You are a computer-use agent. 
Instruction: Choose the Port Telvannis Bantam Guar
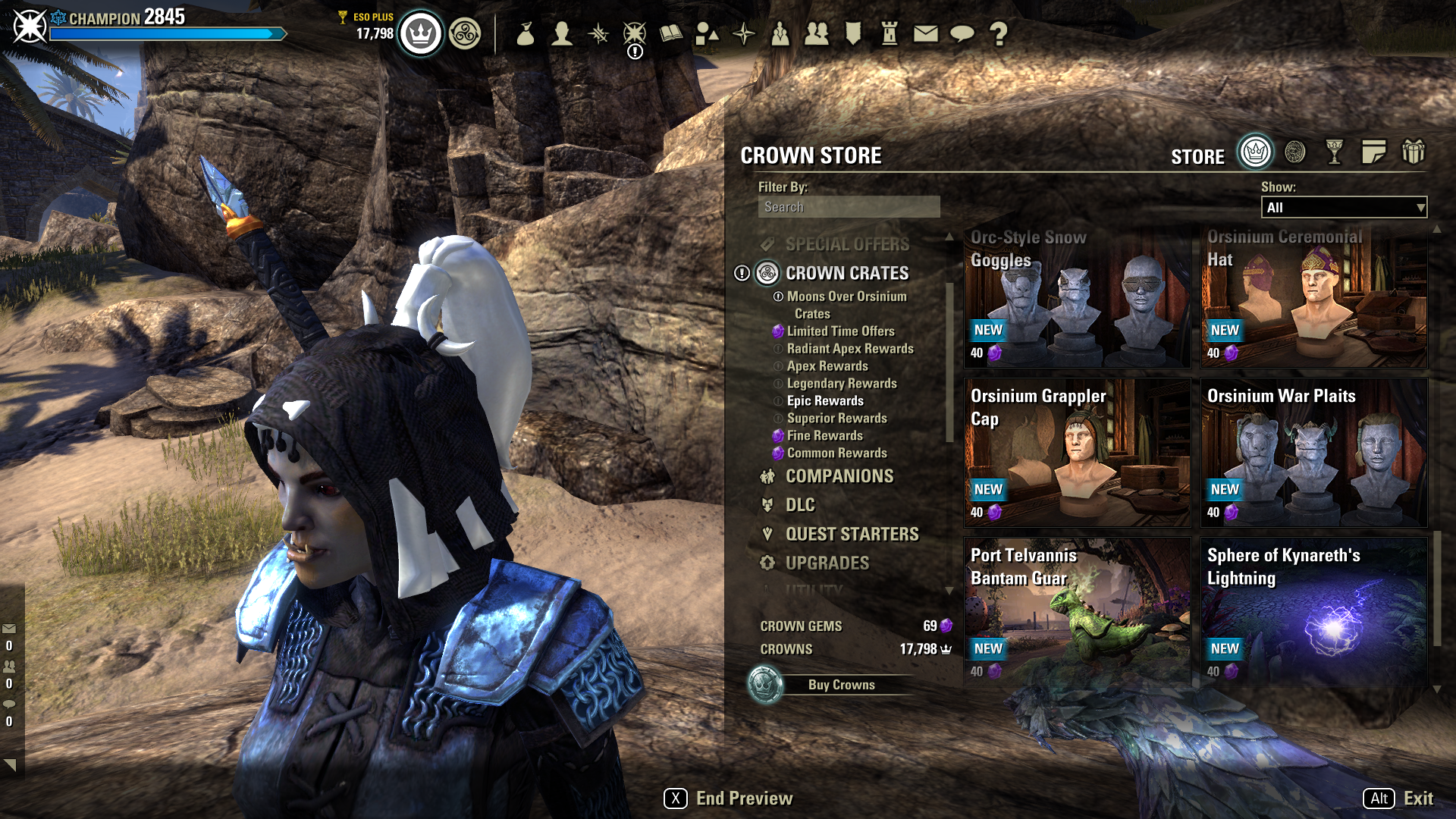click(x=1077, y=610)
